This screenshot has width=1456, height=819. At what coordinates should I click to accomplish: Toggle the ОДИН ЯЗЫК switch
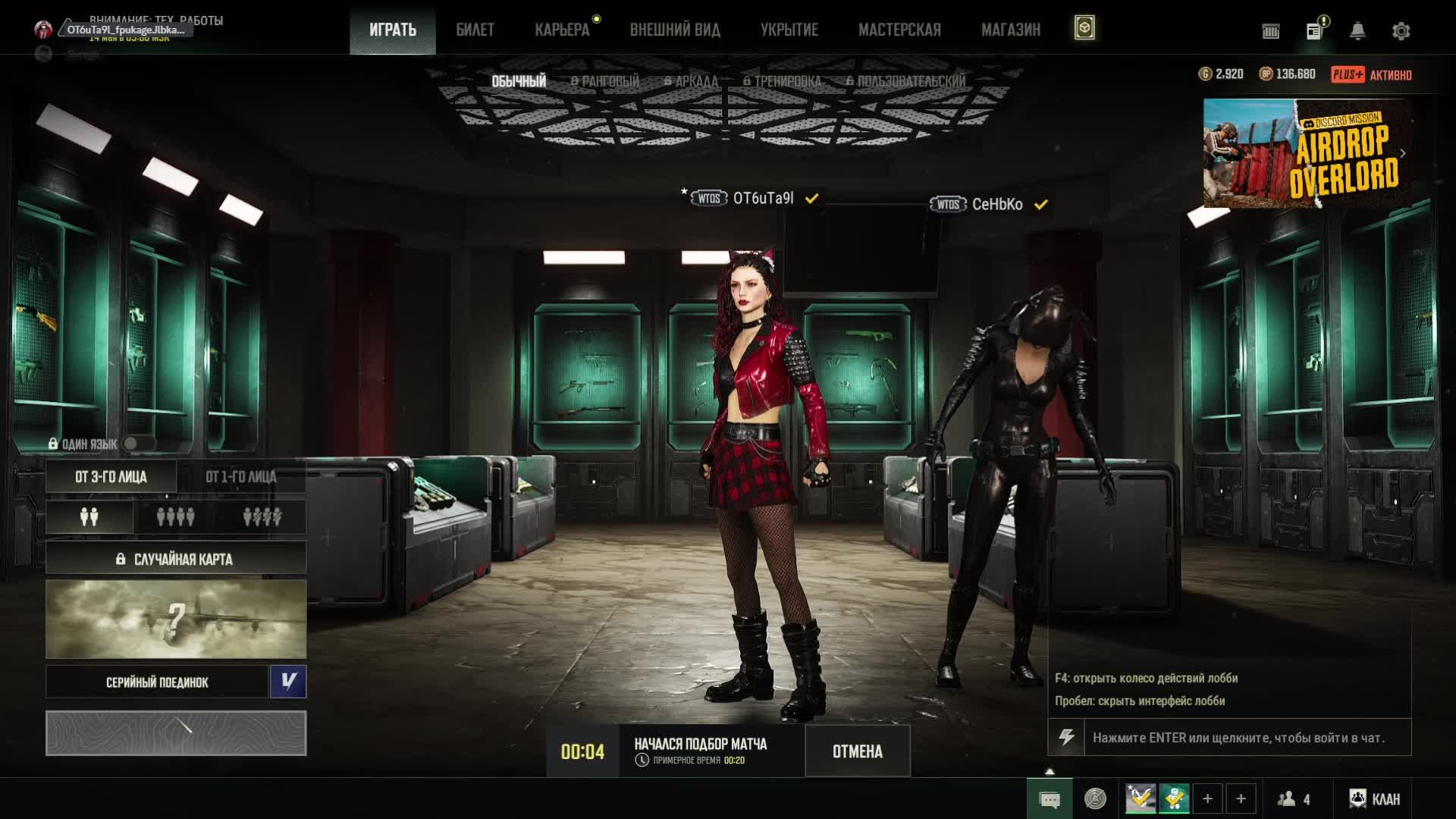[x=138, y=444]
